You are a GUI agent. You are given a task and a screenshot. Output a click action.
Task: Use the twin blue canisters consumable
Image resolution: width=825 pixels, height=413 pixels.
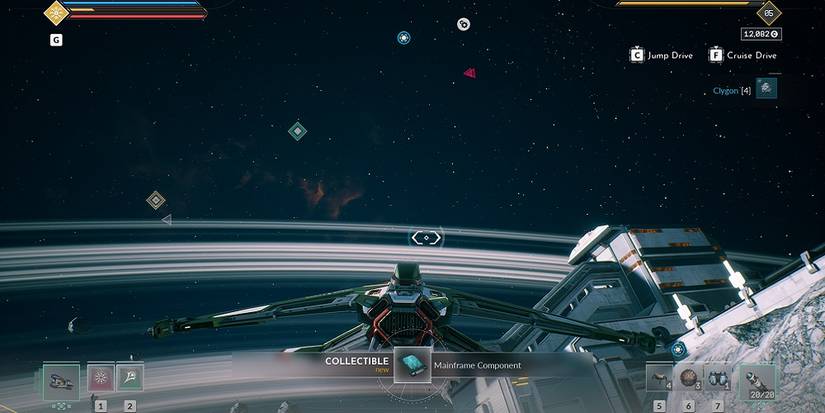pos(716,377)
